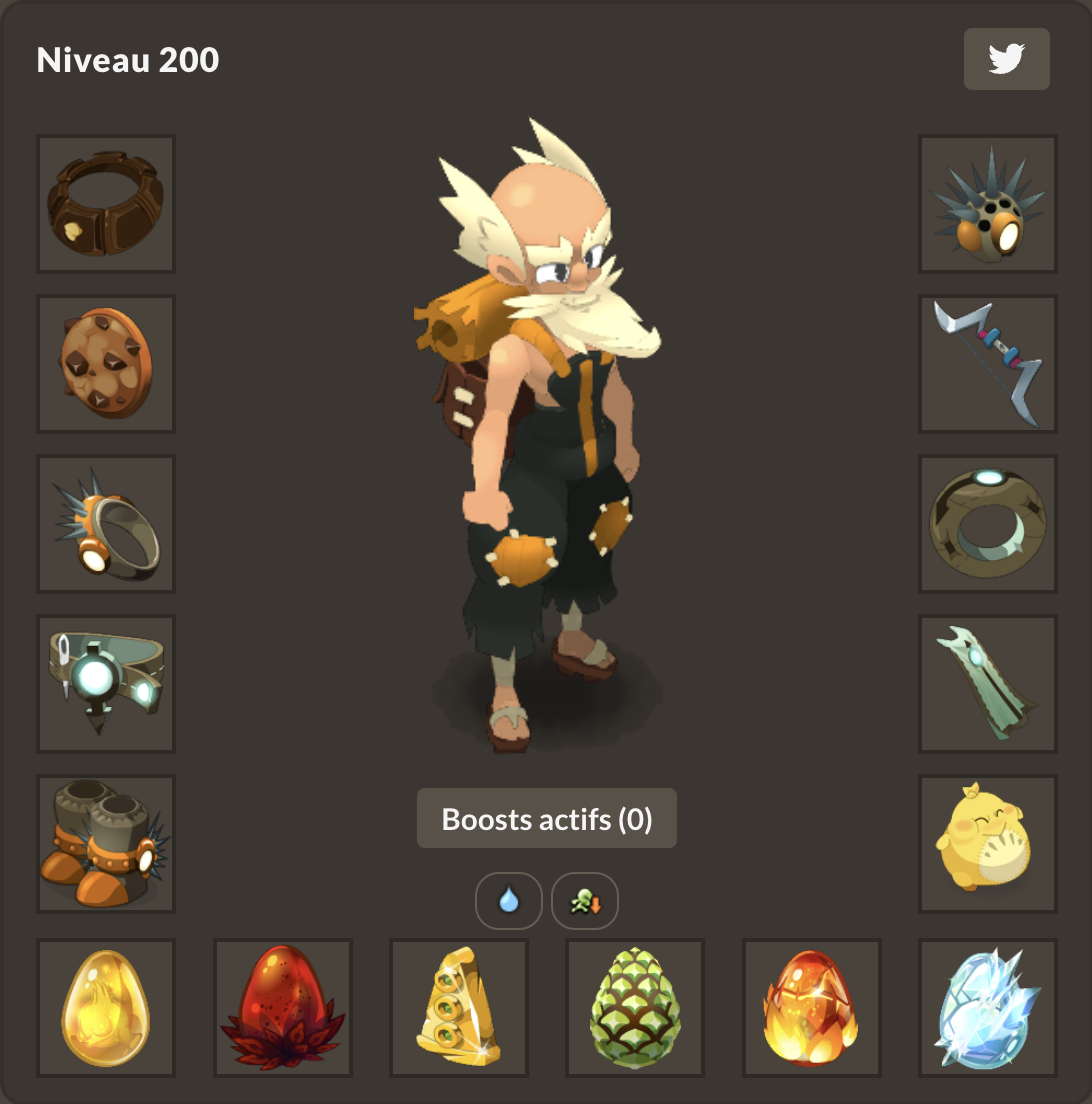Choose the golden cheese wedge trophy
This screenshot has height=1104, width=1092.
(459, 1008)
